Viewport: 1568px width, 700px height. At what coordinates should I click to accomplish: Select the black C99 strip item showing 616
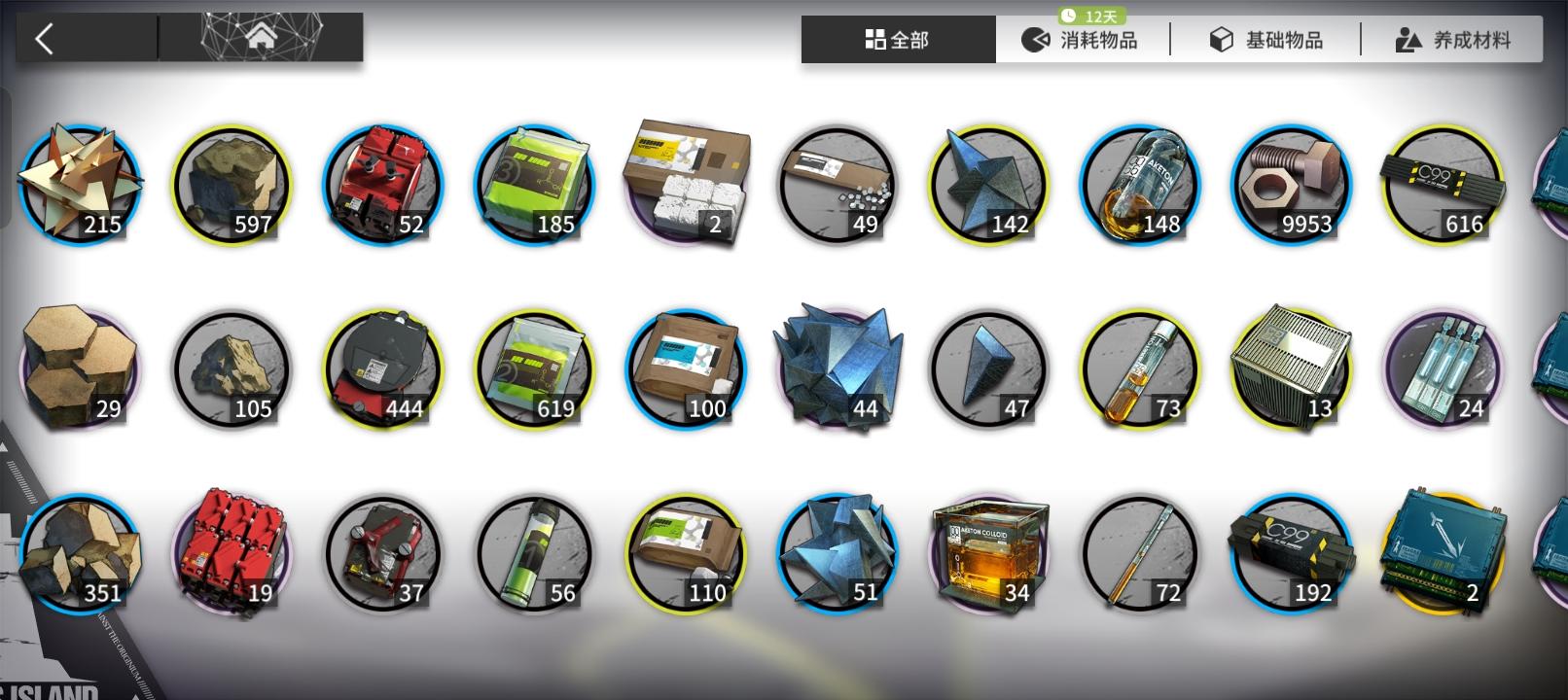(x=1443, y=185)
